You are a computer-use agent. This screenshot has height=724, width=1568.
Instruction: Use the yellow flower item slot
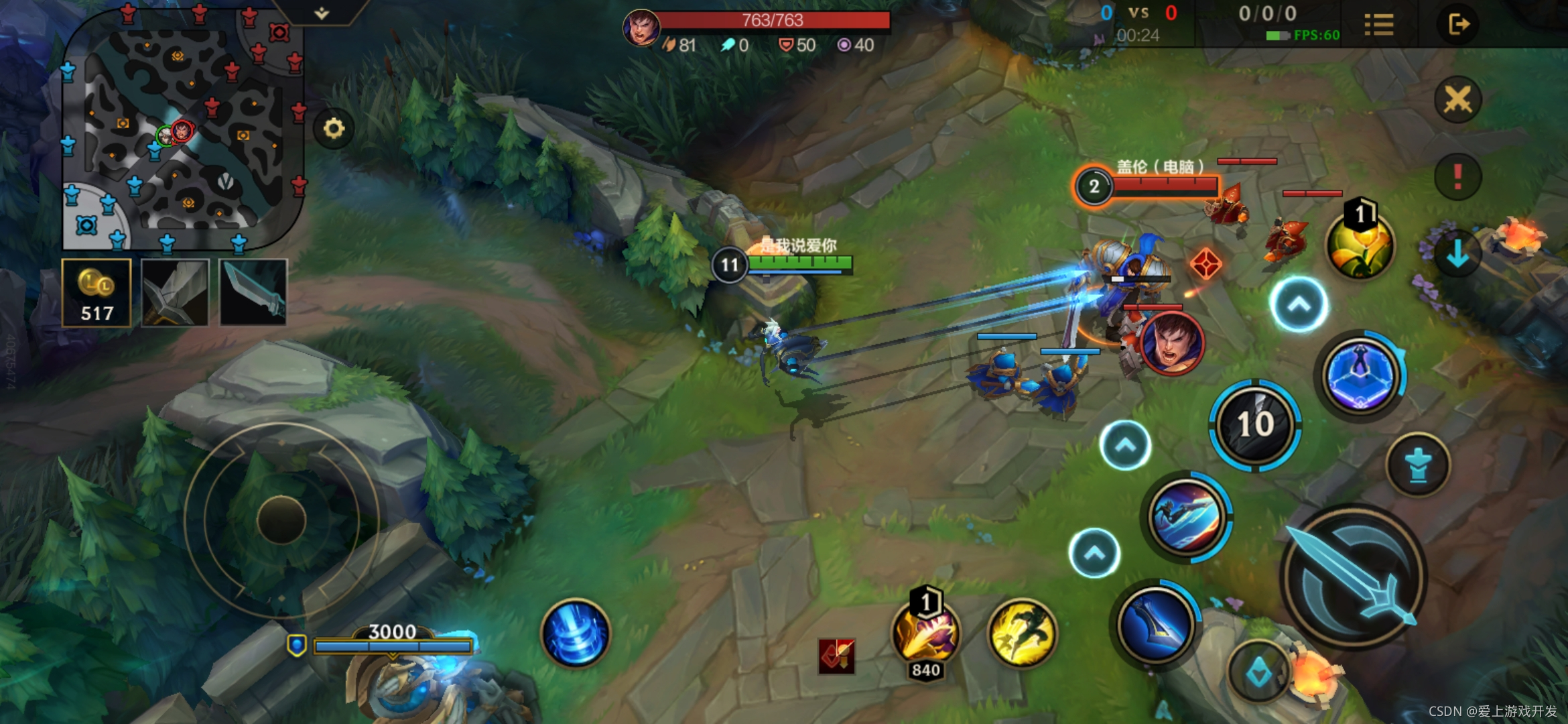1360,245
